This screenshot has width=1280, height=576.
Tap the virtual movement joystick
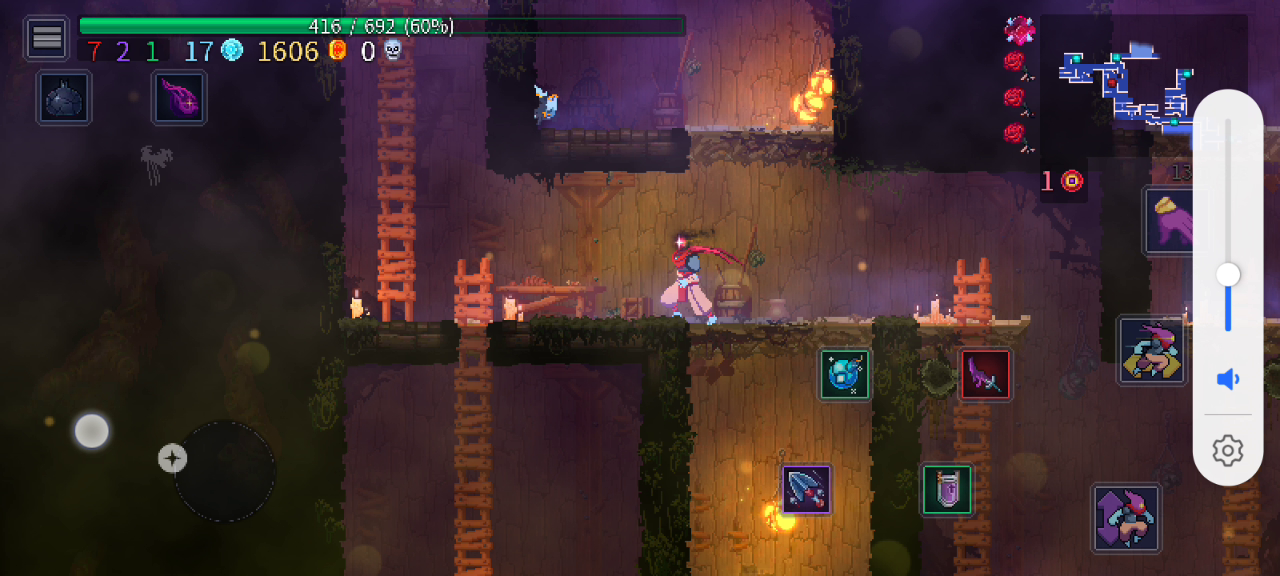[225, 471]
